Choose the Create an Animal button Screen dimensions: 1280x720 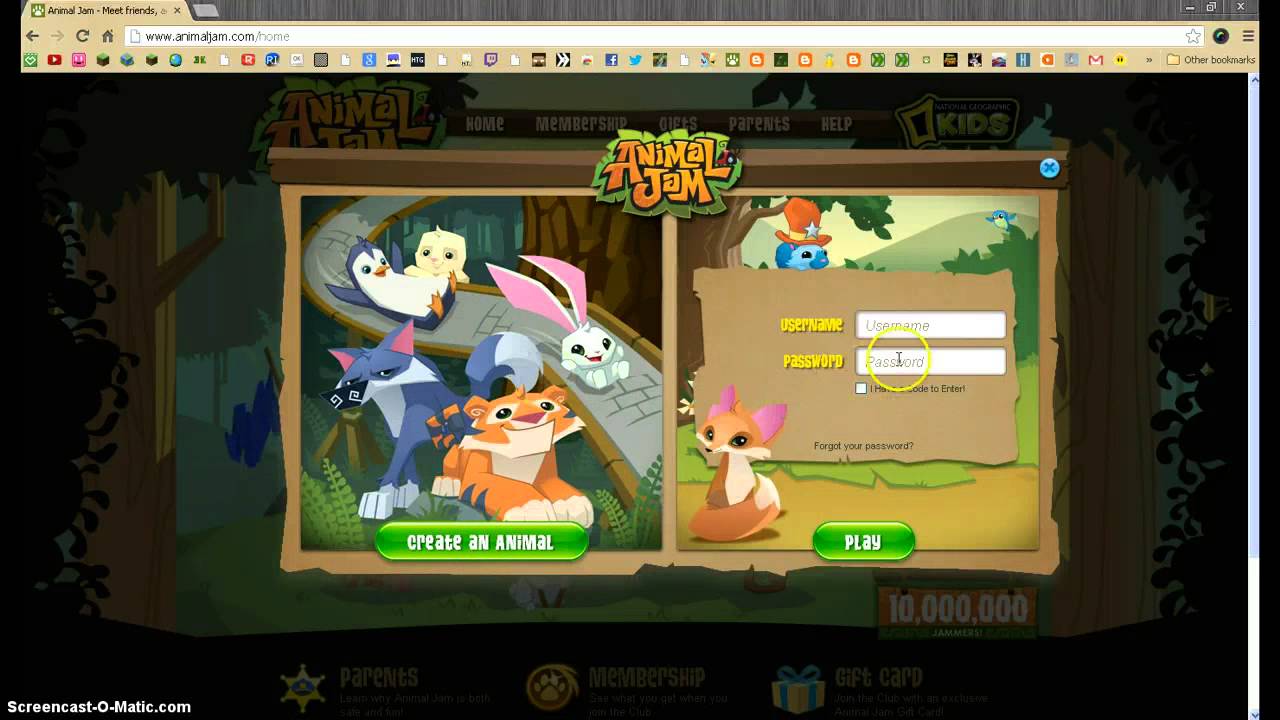pyautogui.click(x=480, y=542)
